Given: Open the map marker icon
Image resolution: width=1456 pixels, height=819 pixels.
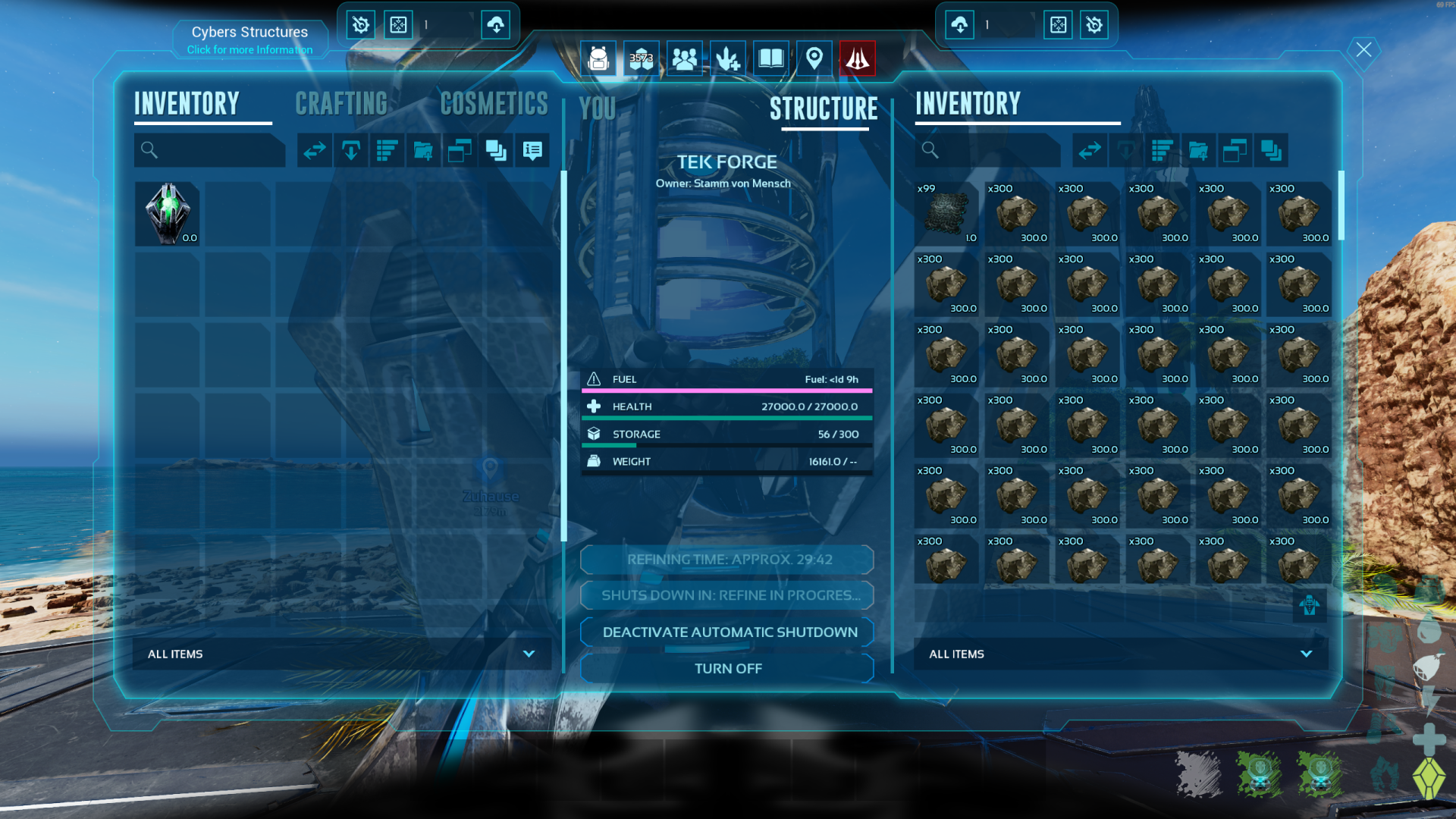Looking at the screenshot, I should 814,58.
